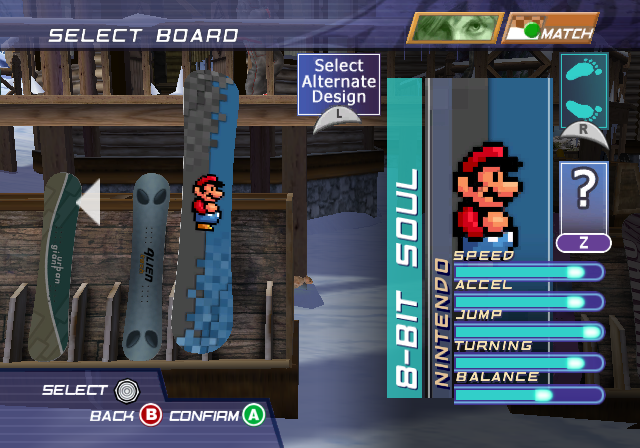Click the white left arrow to browse boards
The height and width of the screenshot is (448, 640).
pyautogui.click(x=88, y=201)
